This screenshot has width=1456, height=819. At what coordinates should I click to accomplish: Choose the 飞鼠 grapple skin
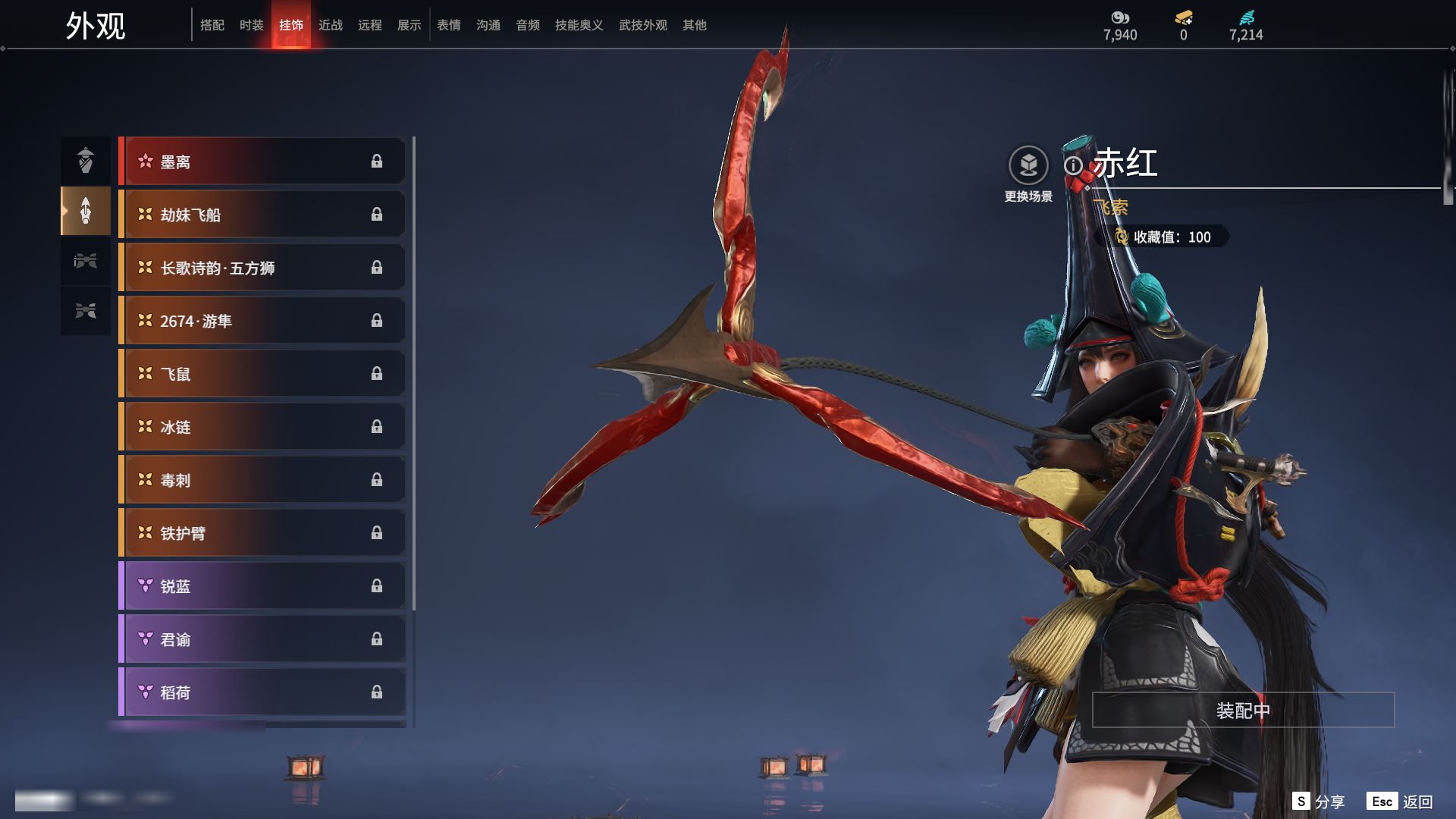[262, 374]
